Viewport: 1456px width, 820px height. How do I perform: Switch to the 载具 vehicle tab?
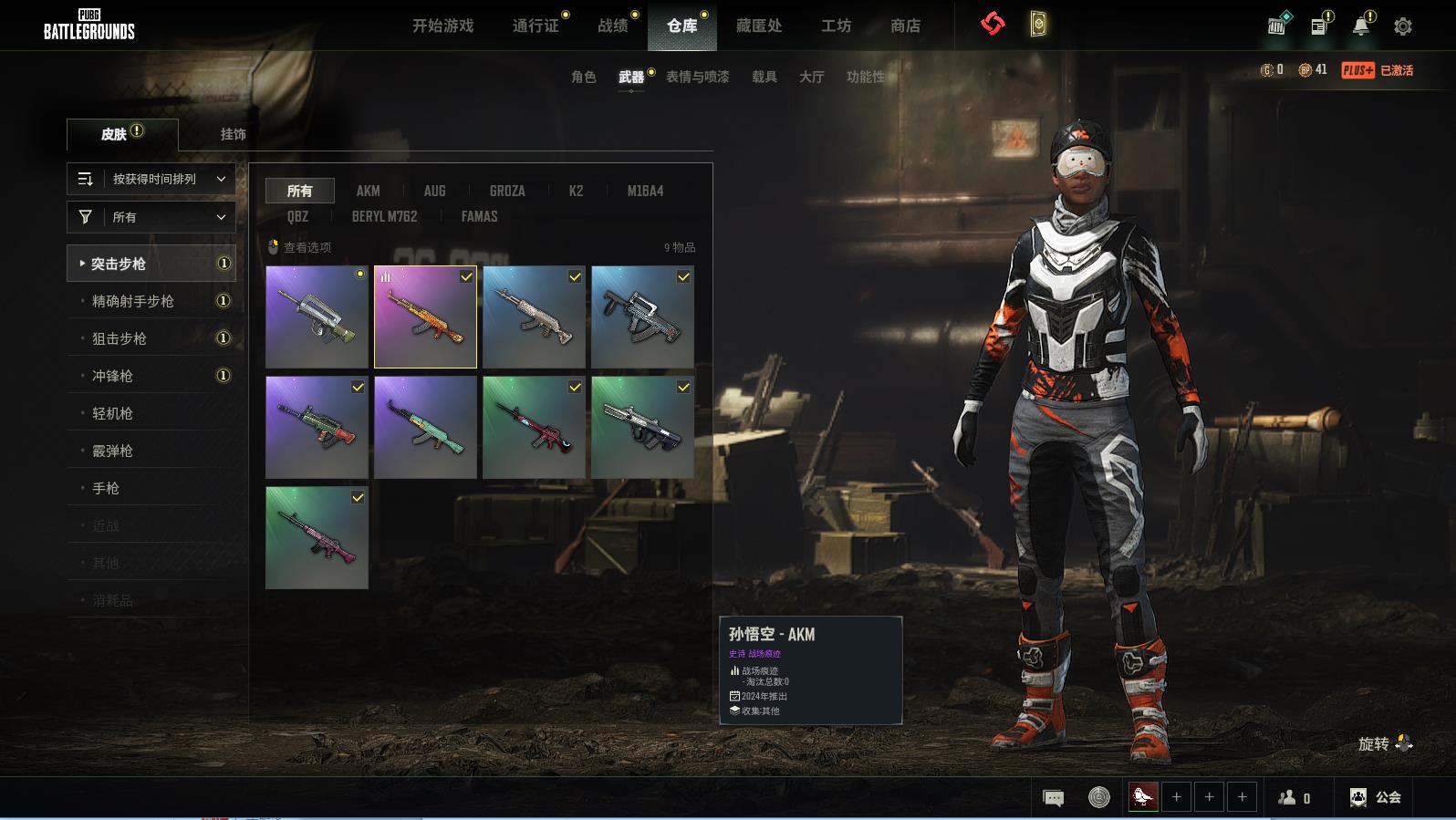(764, 77)
